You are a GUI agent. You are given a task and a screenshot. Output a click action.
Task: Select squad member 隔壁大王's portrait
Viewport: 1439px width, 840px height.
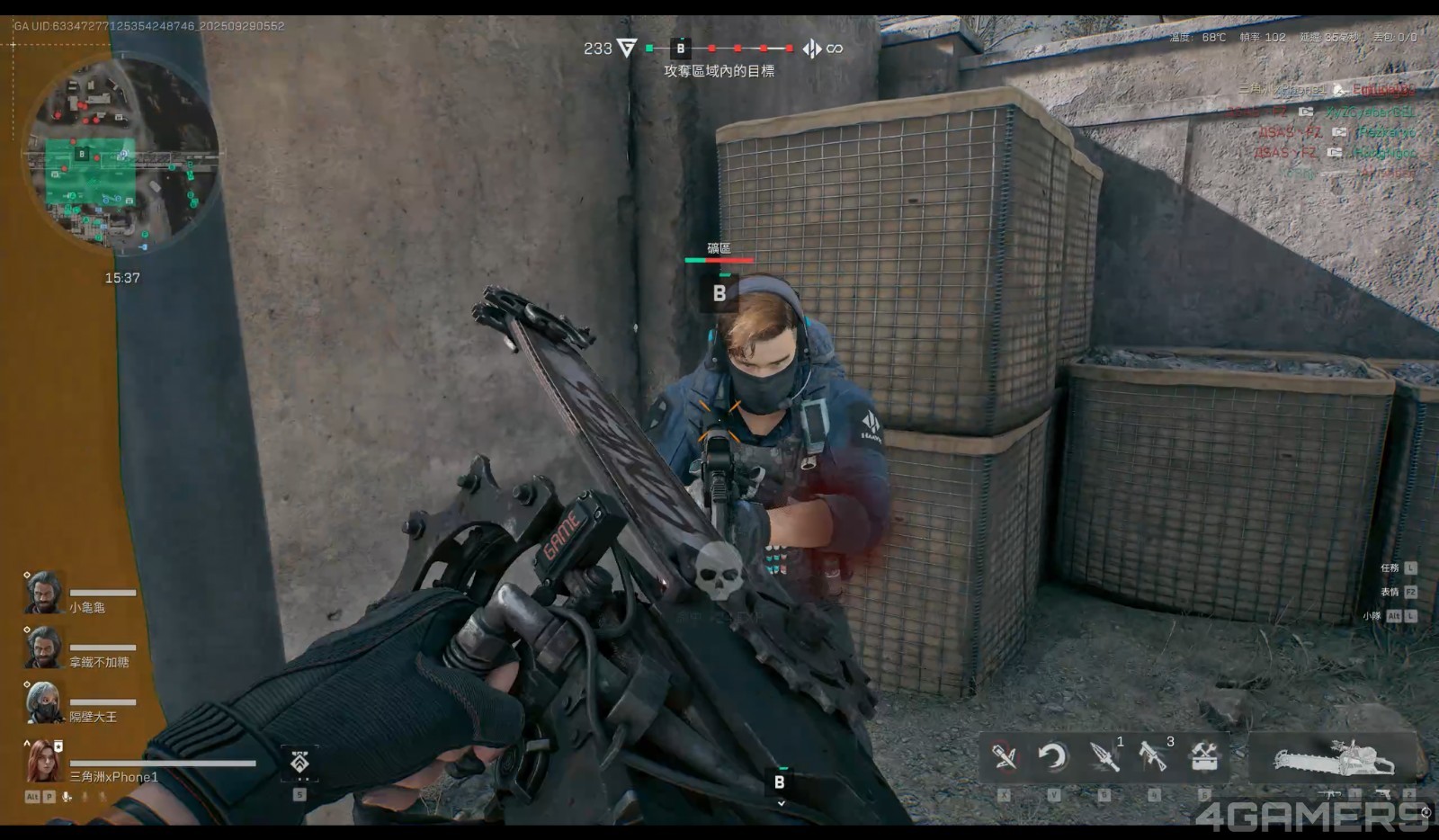tap(43, 703)
